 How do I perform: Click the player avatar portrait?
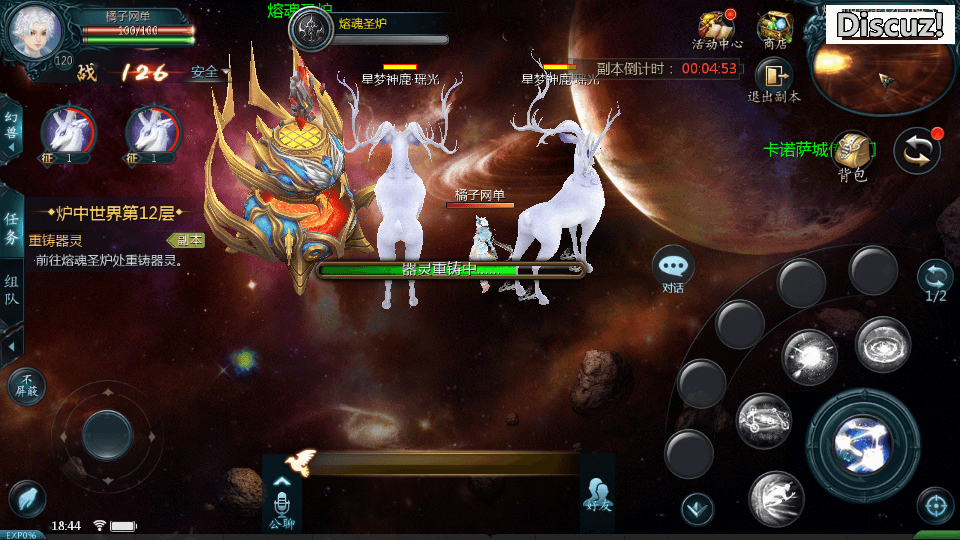(36, 32)
